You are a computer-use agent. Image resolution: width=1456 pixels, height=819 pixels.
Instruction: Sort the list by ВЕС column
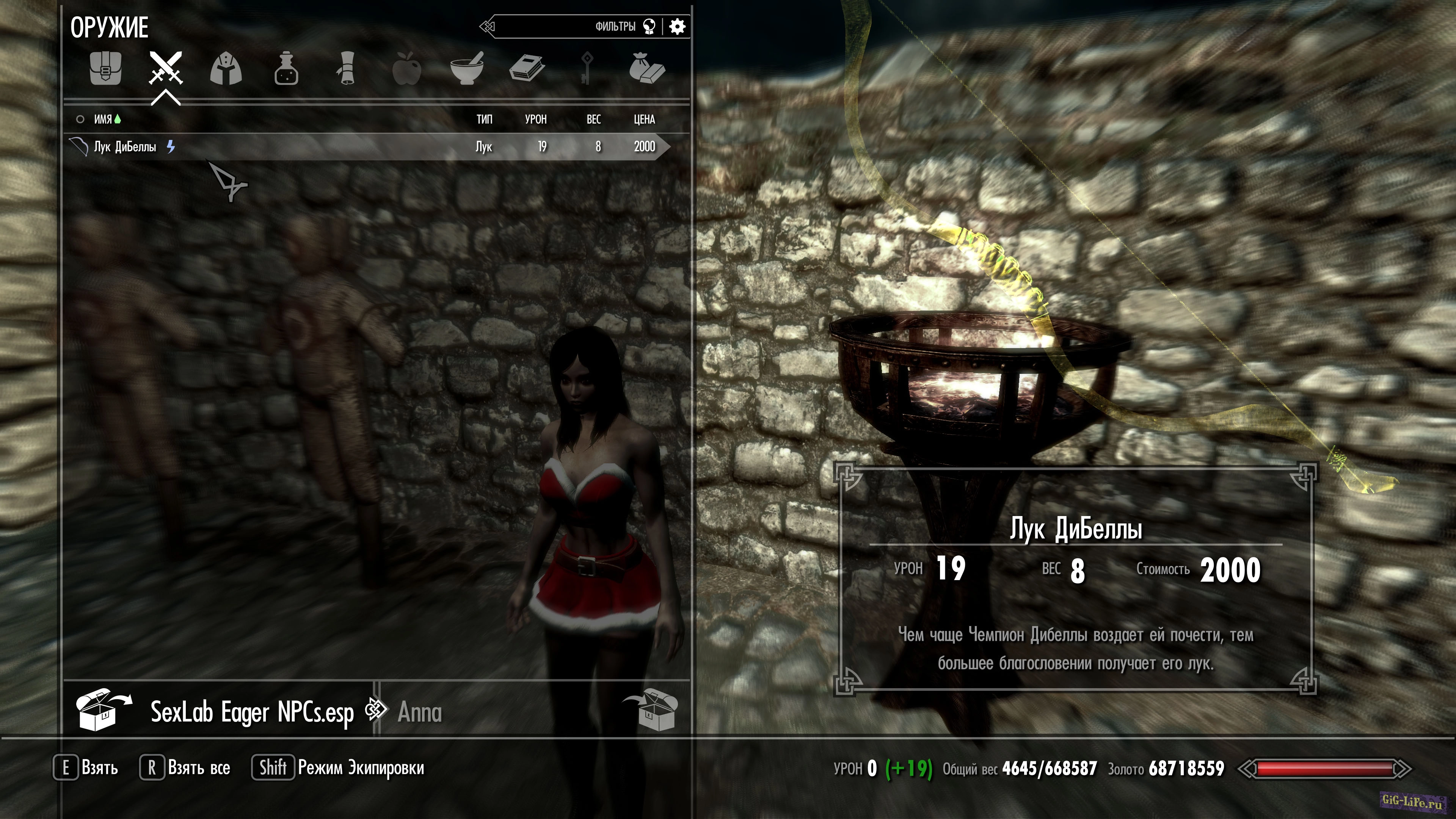pos(593,119)
